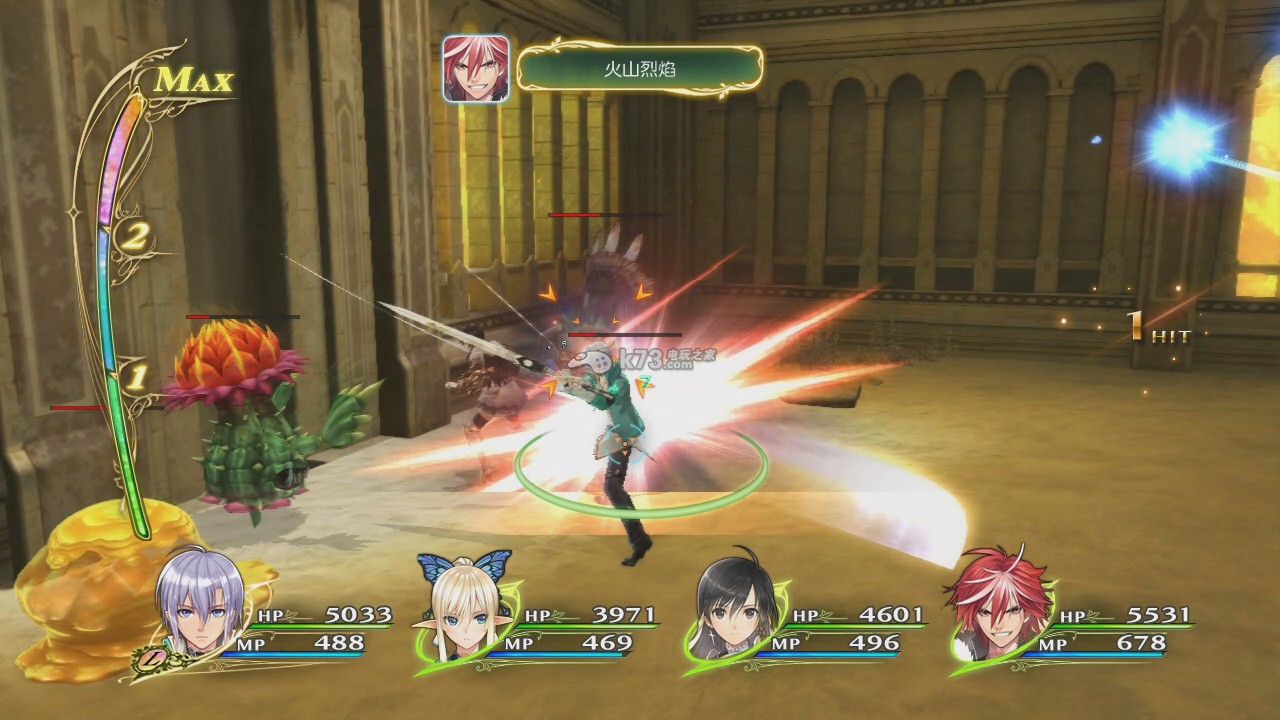Click the red-haired caster portrait beside skill banner
Viewport: 1280px width, 720px height.
tap(476, 69)
